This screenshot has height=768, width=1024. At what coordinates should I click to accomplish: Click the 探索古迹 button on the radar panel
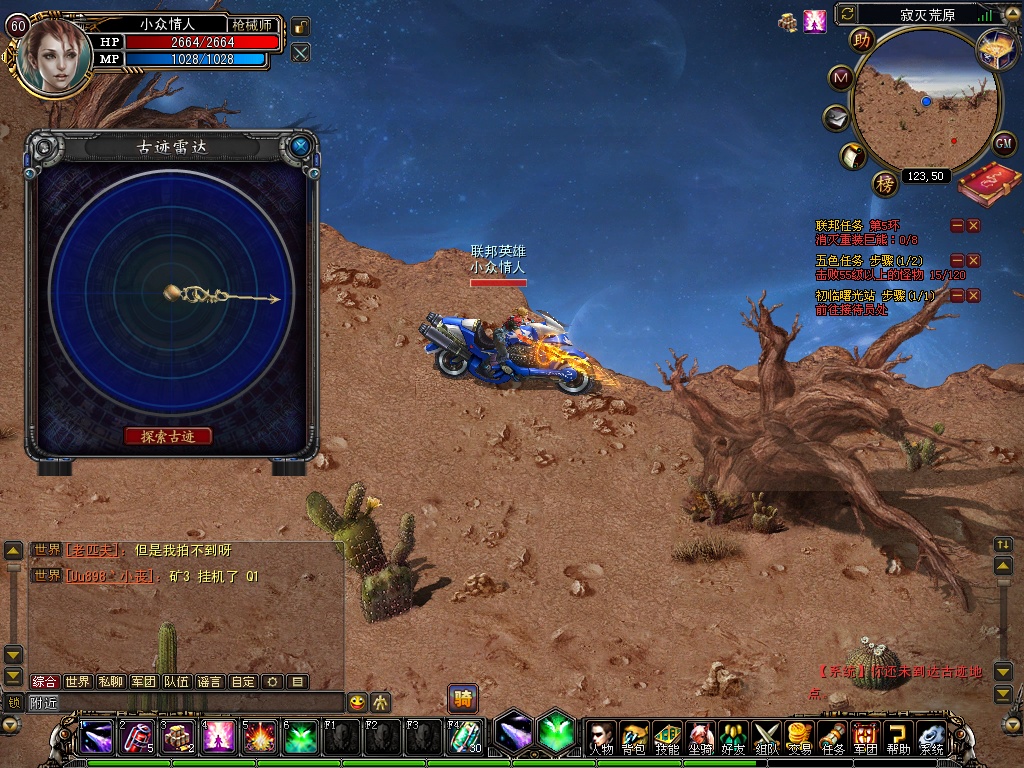[x=168, y=436]
